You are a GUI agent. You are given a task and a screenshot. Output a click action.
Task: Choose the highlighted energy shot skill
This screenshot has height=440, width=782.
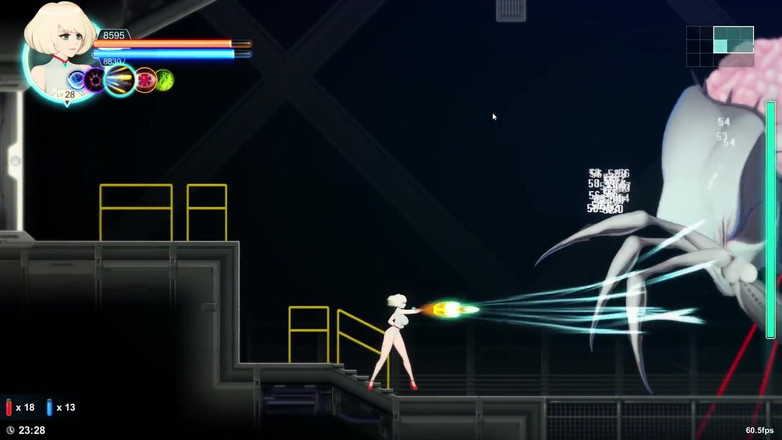coord(119,80)
